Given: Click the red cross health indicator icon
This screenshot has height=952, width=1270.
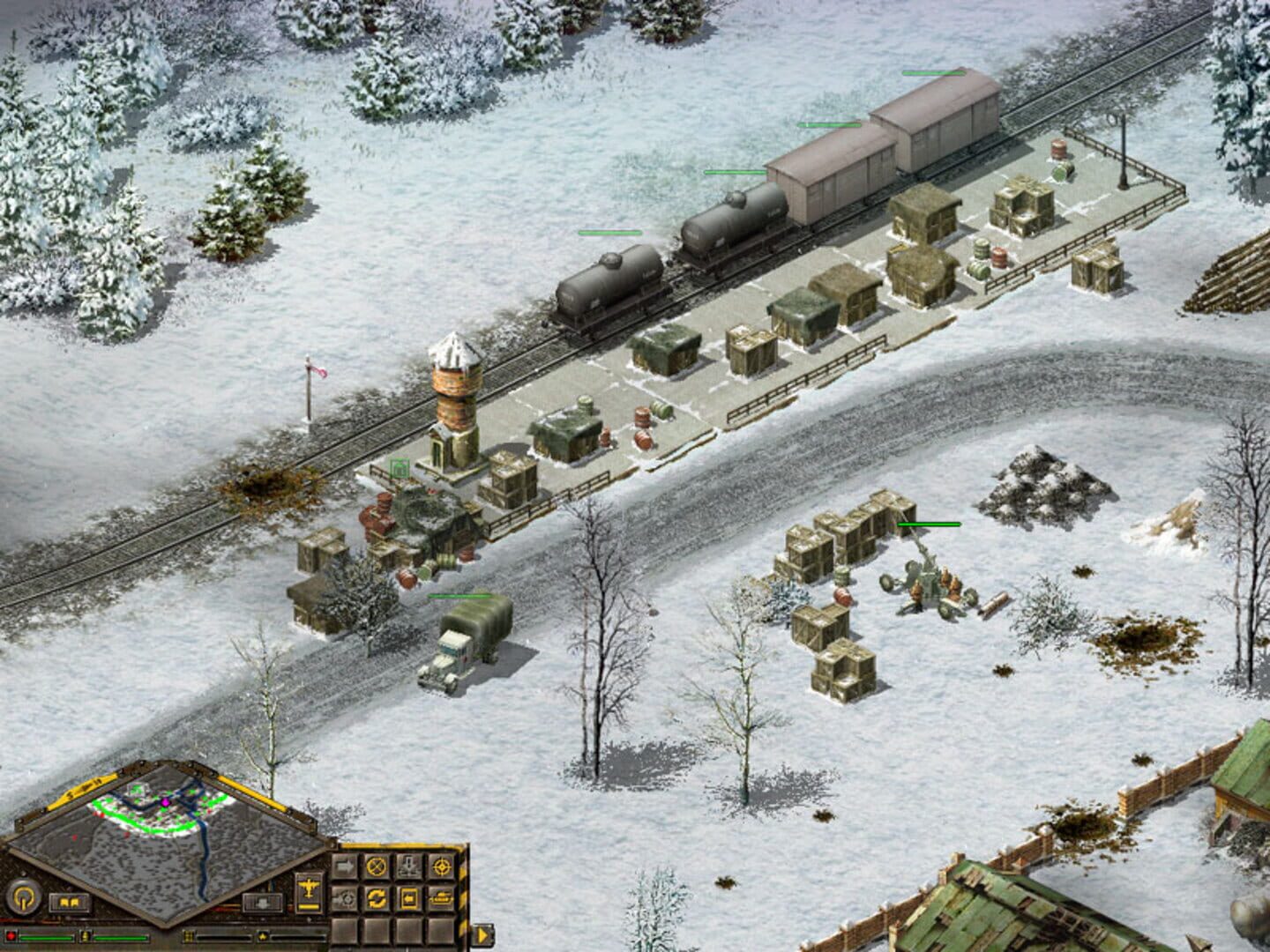Looking at the screenshot, I should [11, 936].
